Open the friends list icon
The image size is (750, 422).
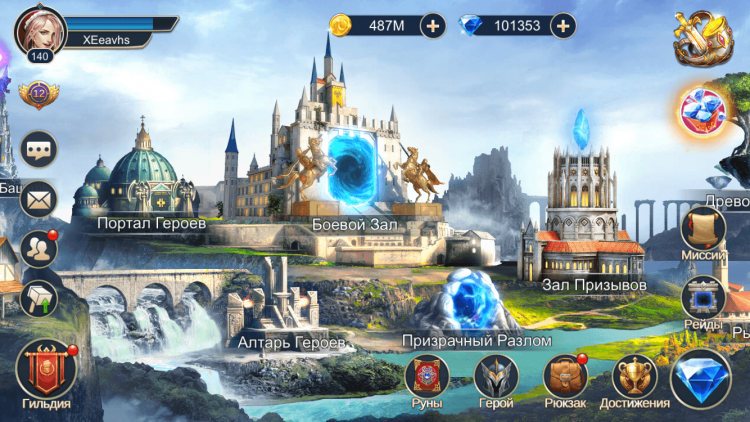[39, 247]
